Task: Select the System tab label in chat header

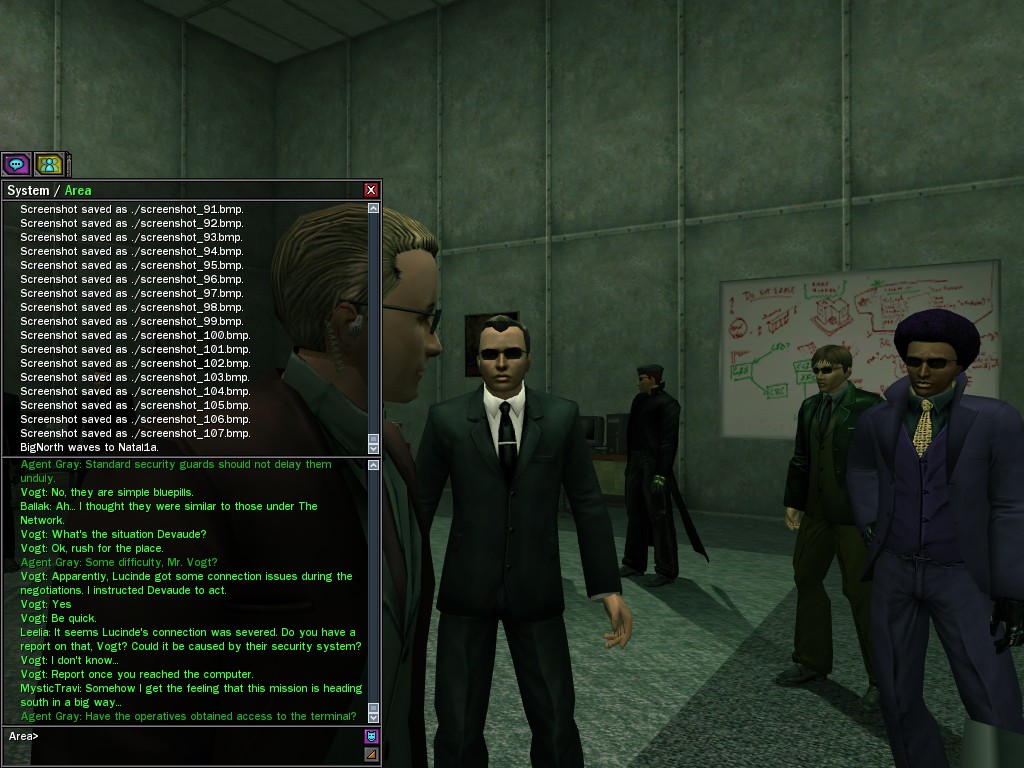Action: pos(28,190)
